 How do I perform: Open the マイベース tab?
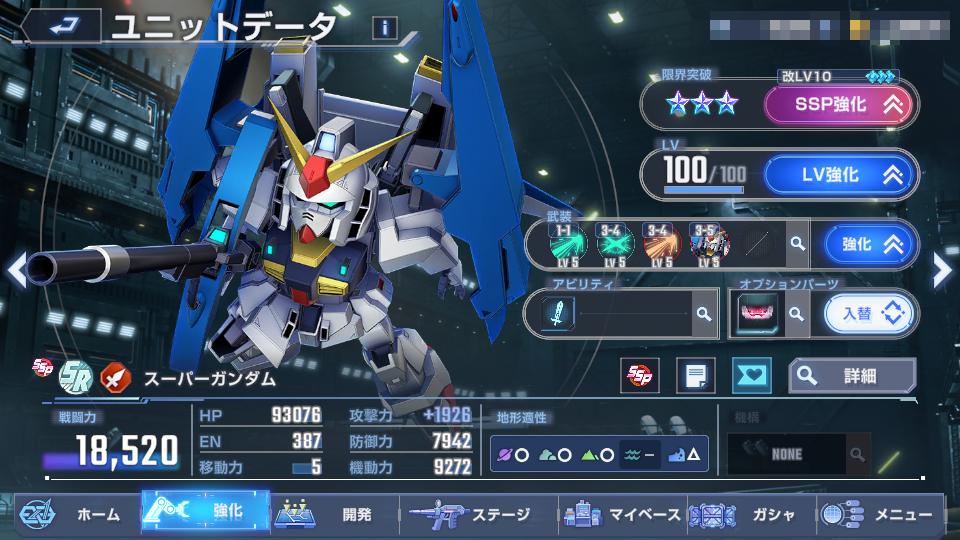click(622, 515)
